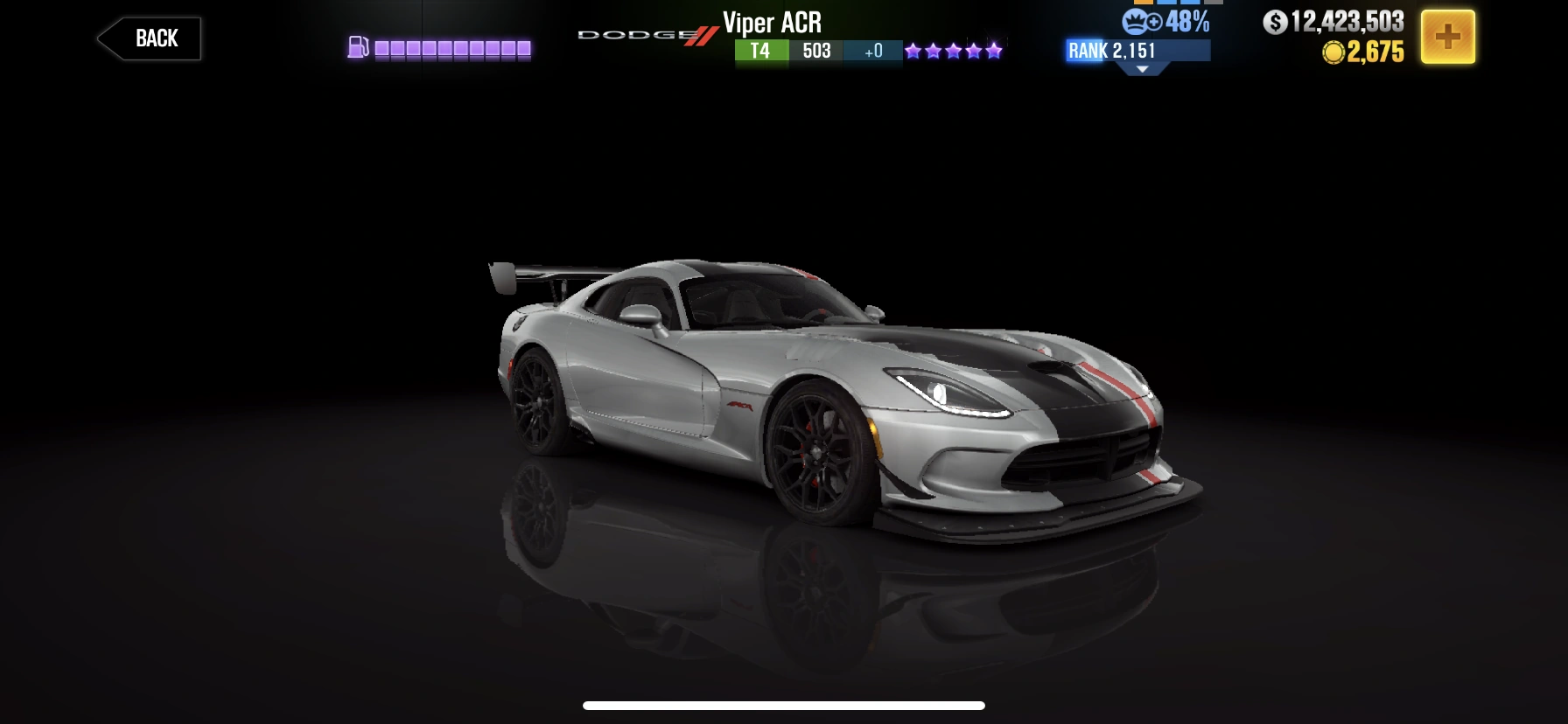Tap the fifth purple star rating icon
The height and width of the screenshot is (724, 1568).
[x=993, y=51]
